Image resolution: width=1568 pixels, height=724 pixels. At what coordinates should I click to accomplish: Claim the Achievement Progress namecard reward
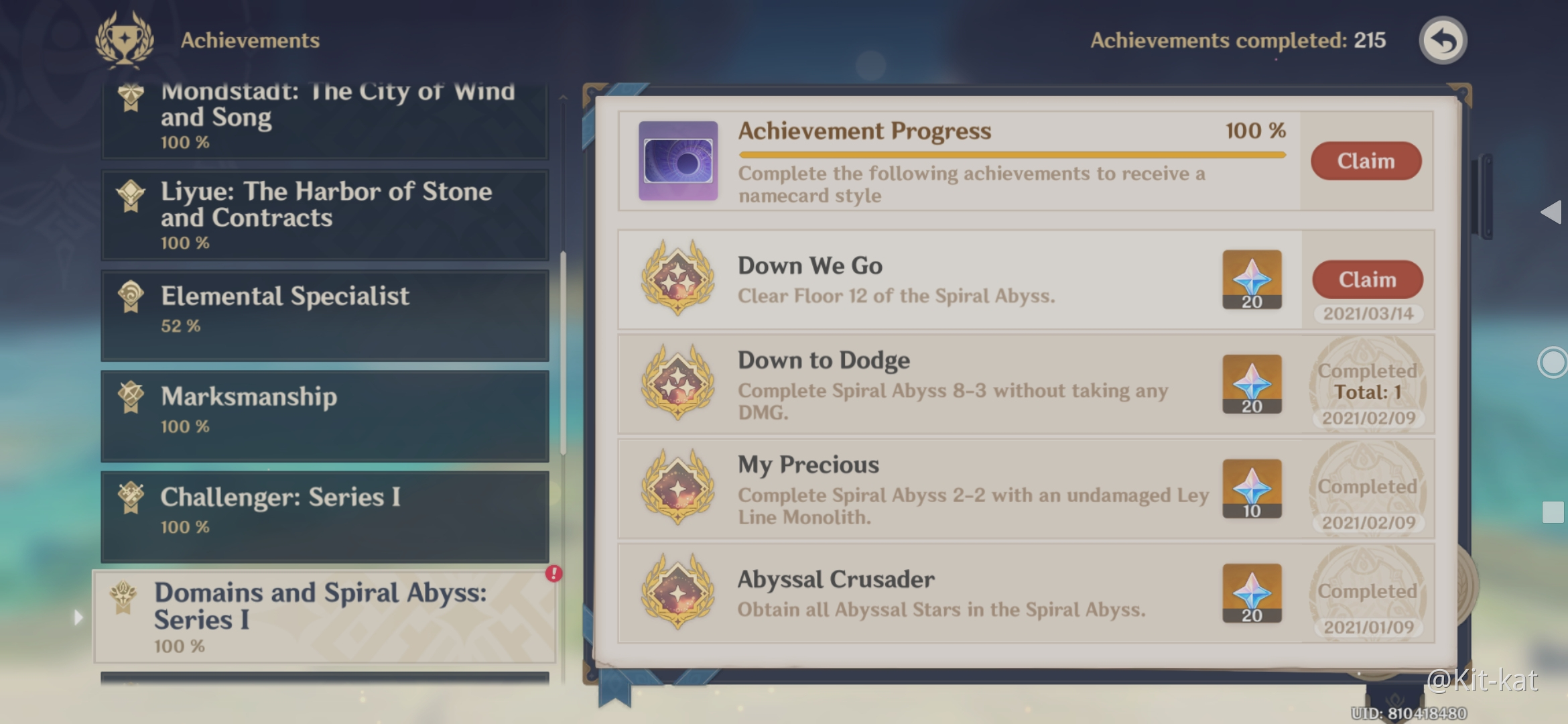pos(1366,161)
